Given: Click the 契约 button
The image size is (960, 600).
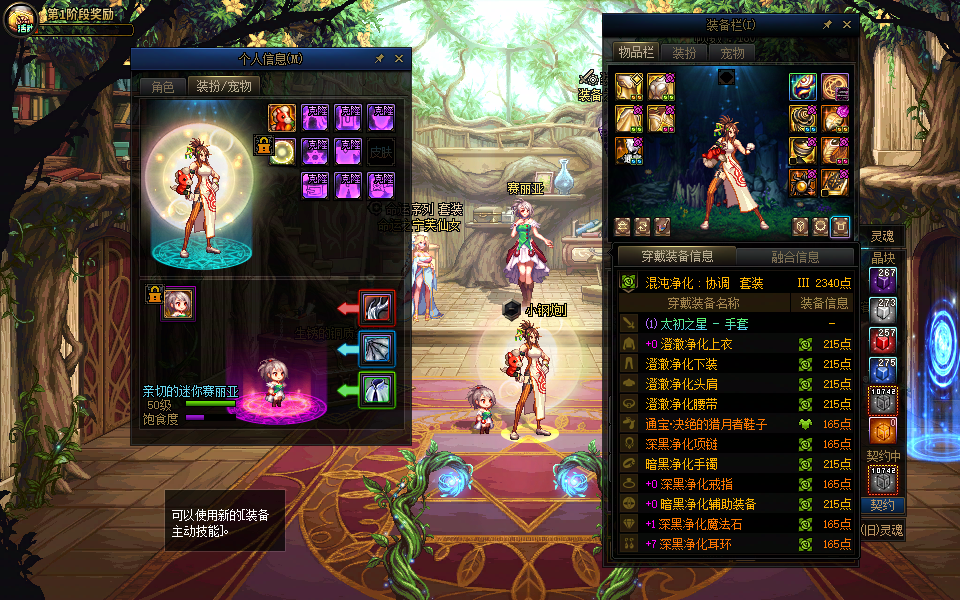Looking at the screenshot, I should (883, 506).
